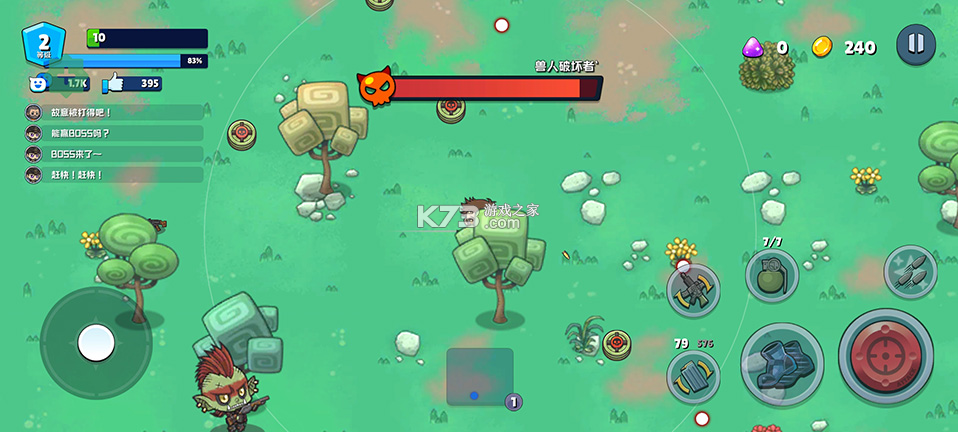Tap the blue viewer face icon
This screenshot has height=432, width=958.
[39, 84]
